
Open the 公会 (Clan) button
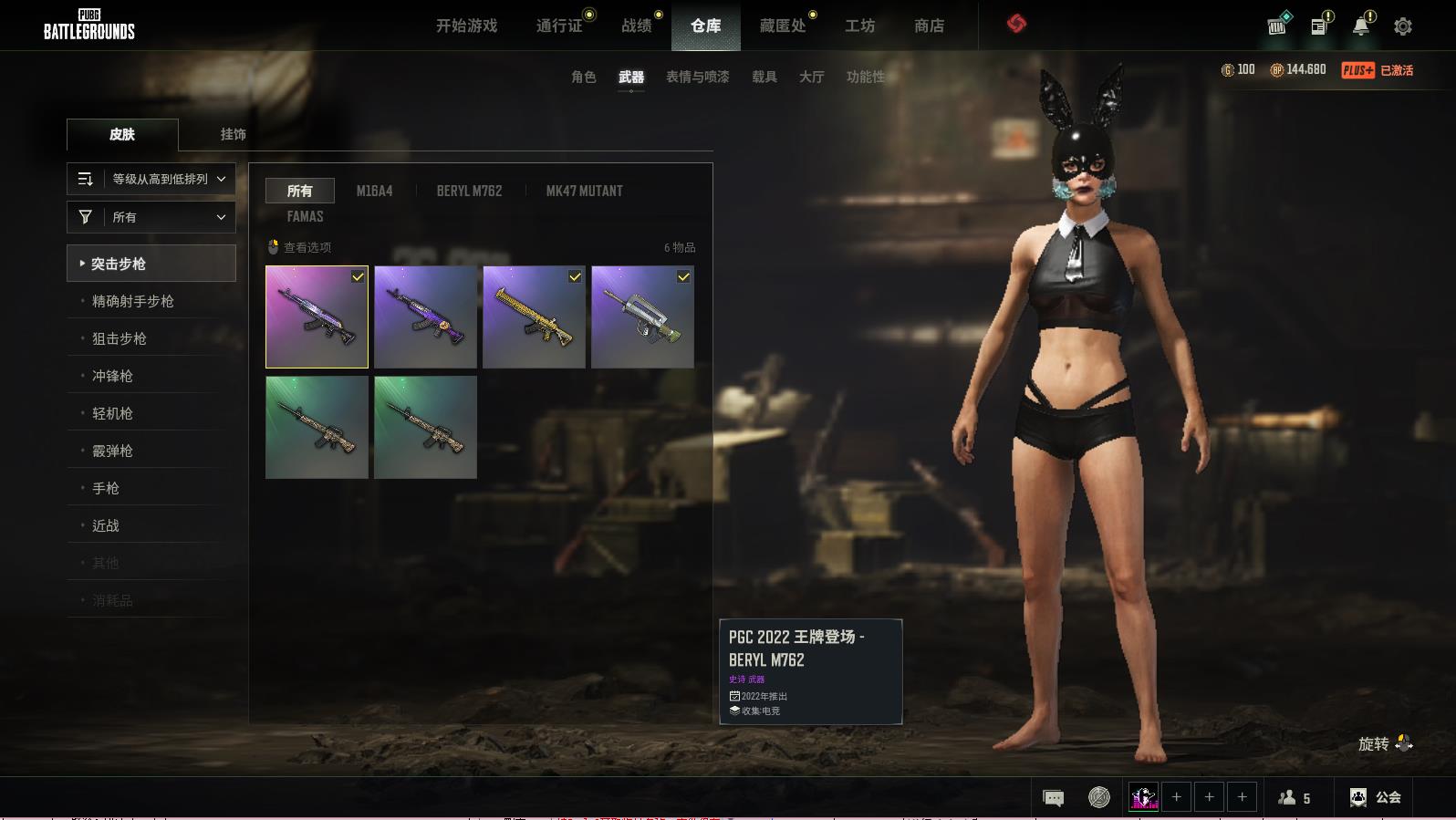1375,797
